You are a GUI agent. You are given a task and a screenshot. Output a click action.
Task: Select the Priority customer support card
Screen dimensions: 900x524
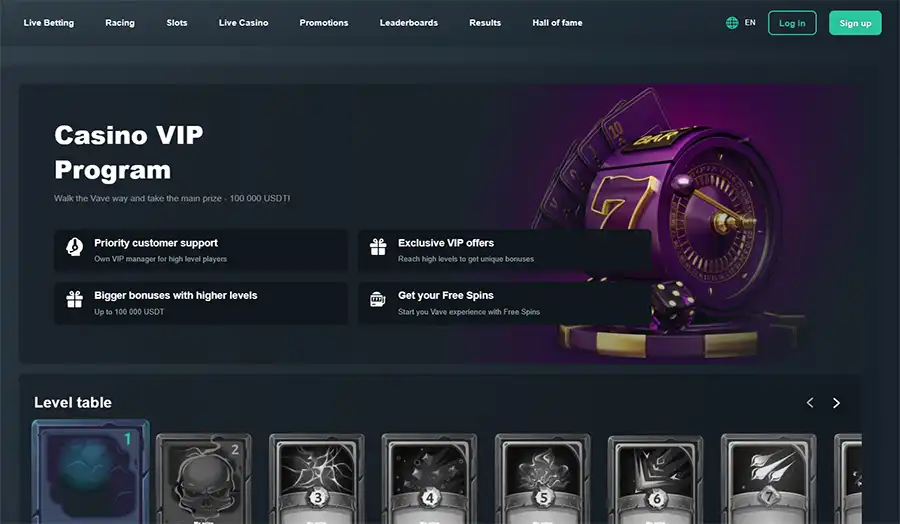pyautogui.click(x=201, y=250)
